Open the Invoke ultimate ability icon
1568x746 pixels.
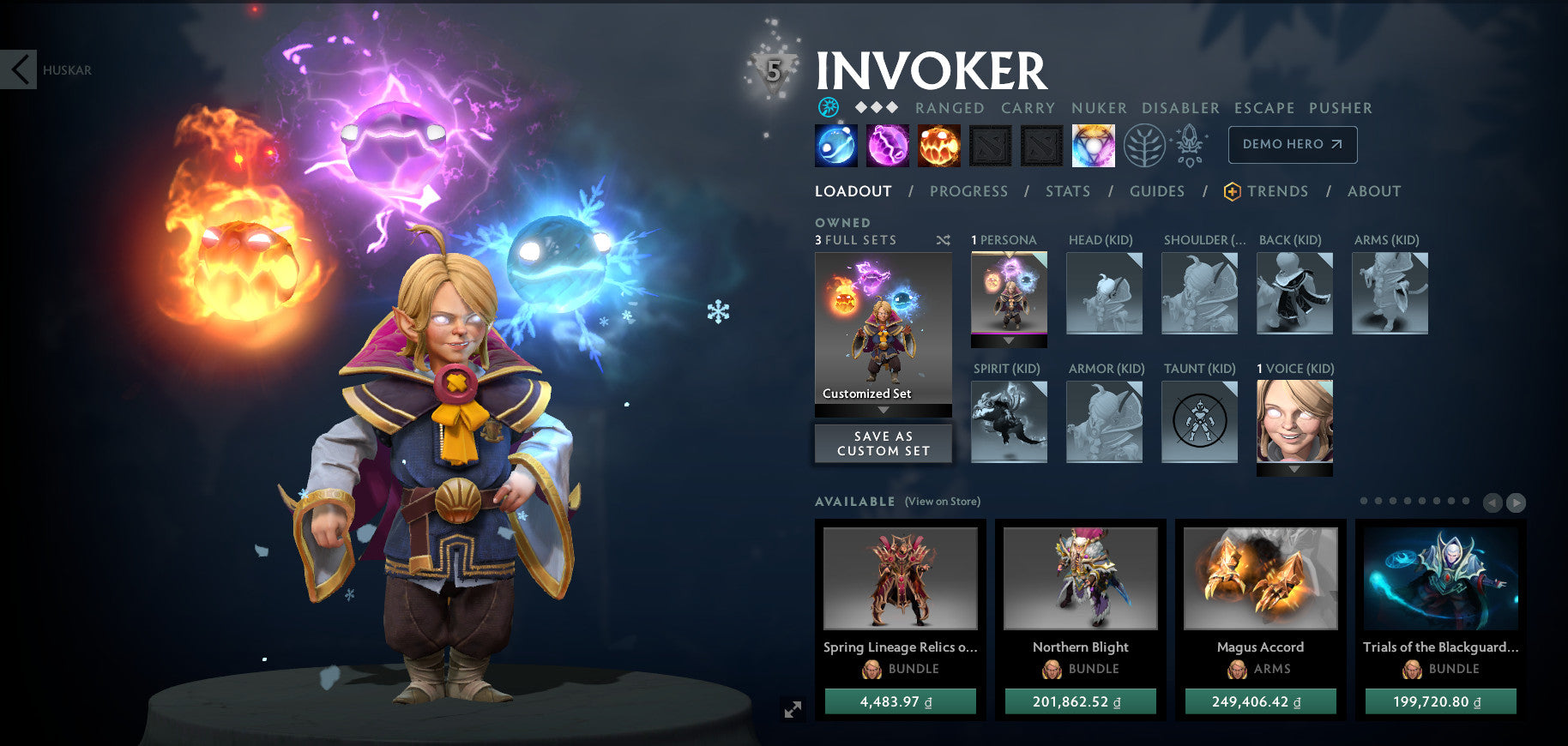pyautogui.click(x=1093, y=145)
